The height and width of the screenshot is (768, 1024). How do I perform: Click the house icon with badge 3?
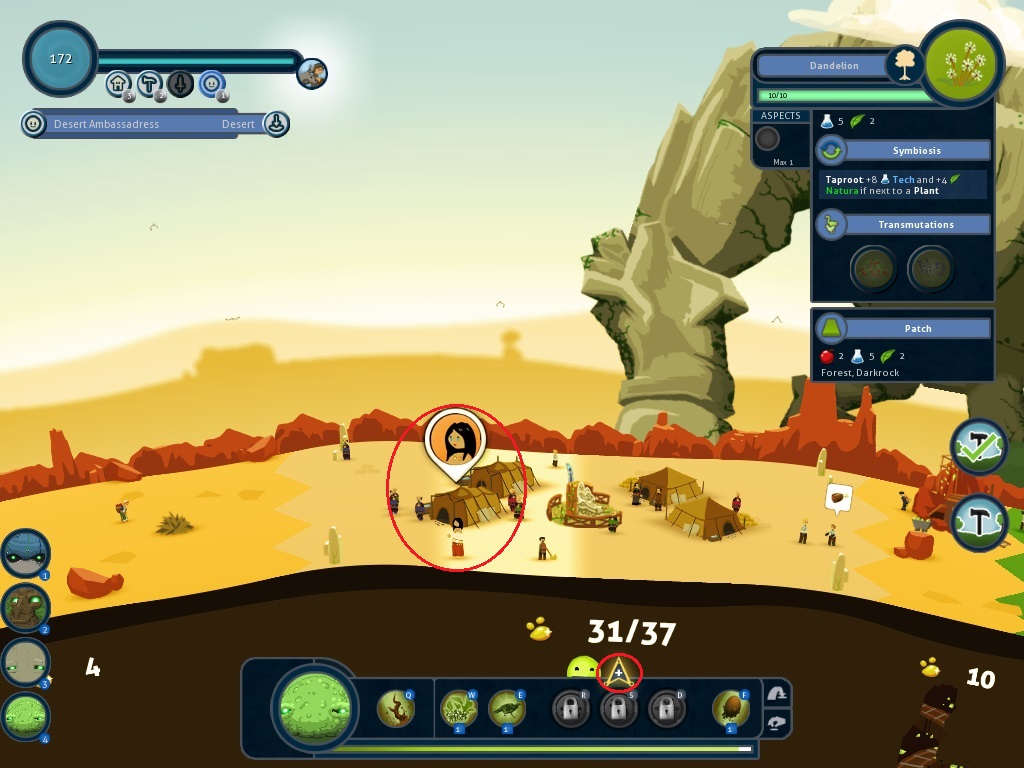click(118, 83)
